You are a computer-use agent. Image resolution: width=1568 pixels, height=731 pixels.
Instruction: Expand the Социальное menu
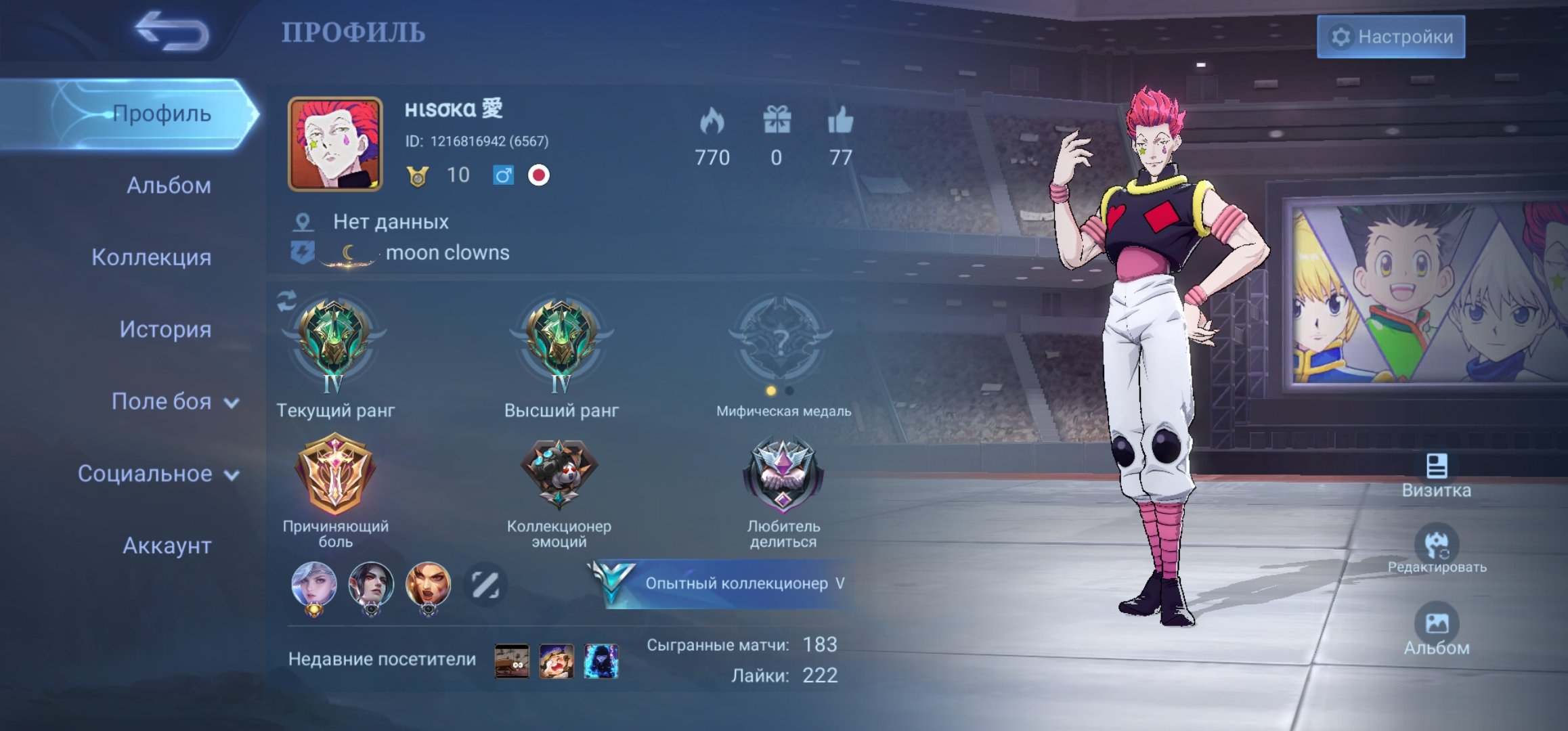tap(158, 474)
